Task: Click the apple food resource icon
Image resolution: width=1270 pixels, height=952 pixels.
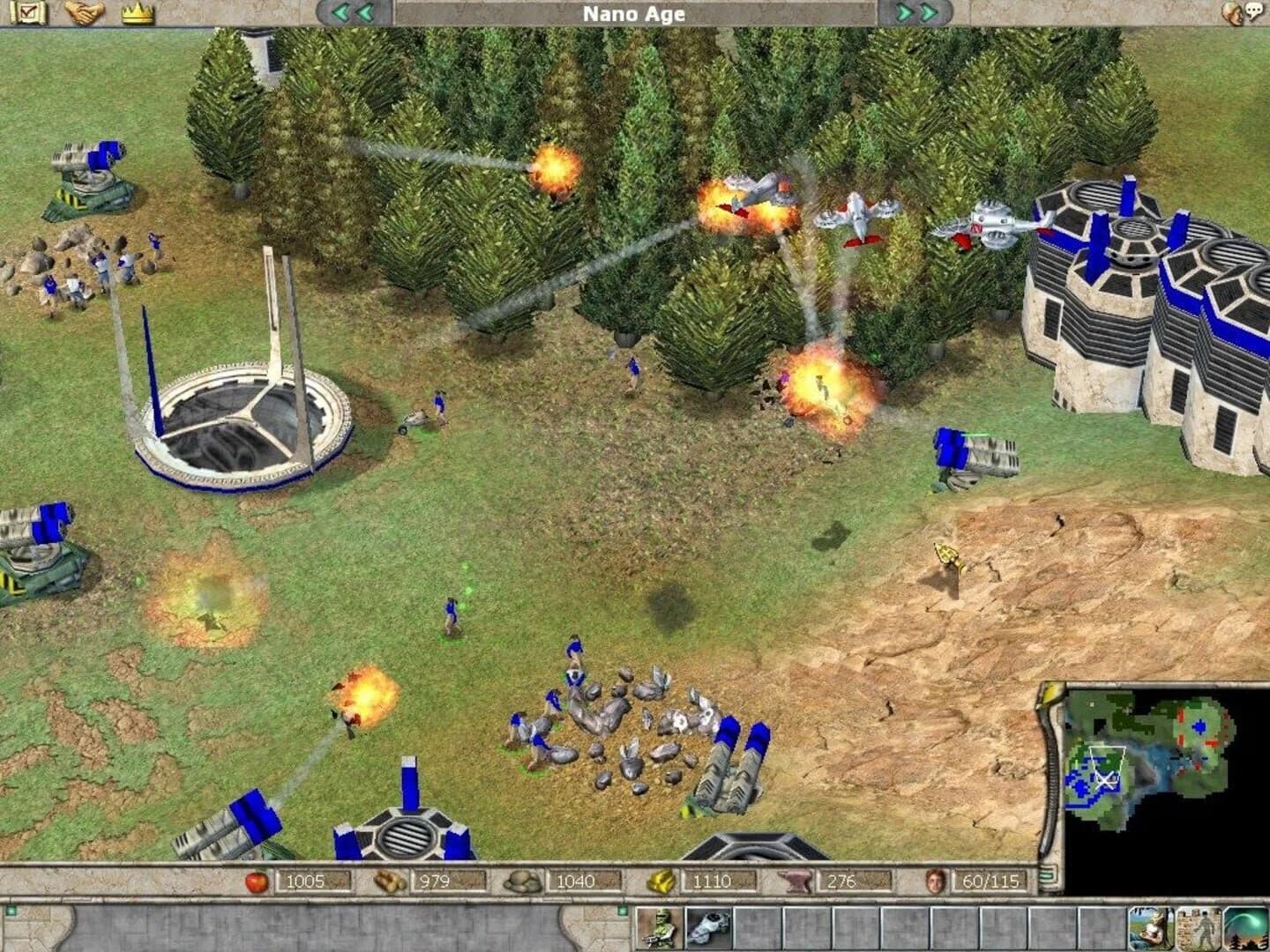Action: click(x=256, y=880)
